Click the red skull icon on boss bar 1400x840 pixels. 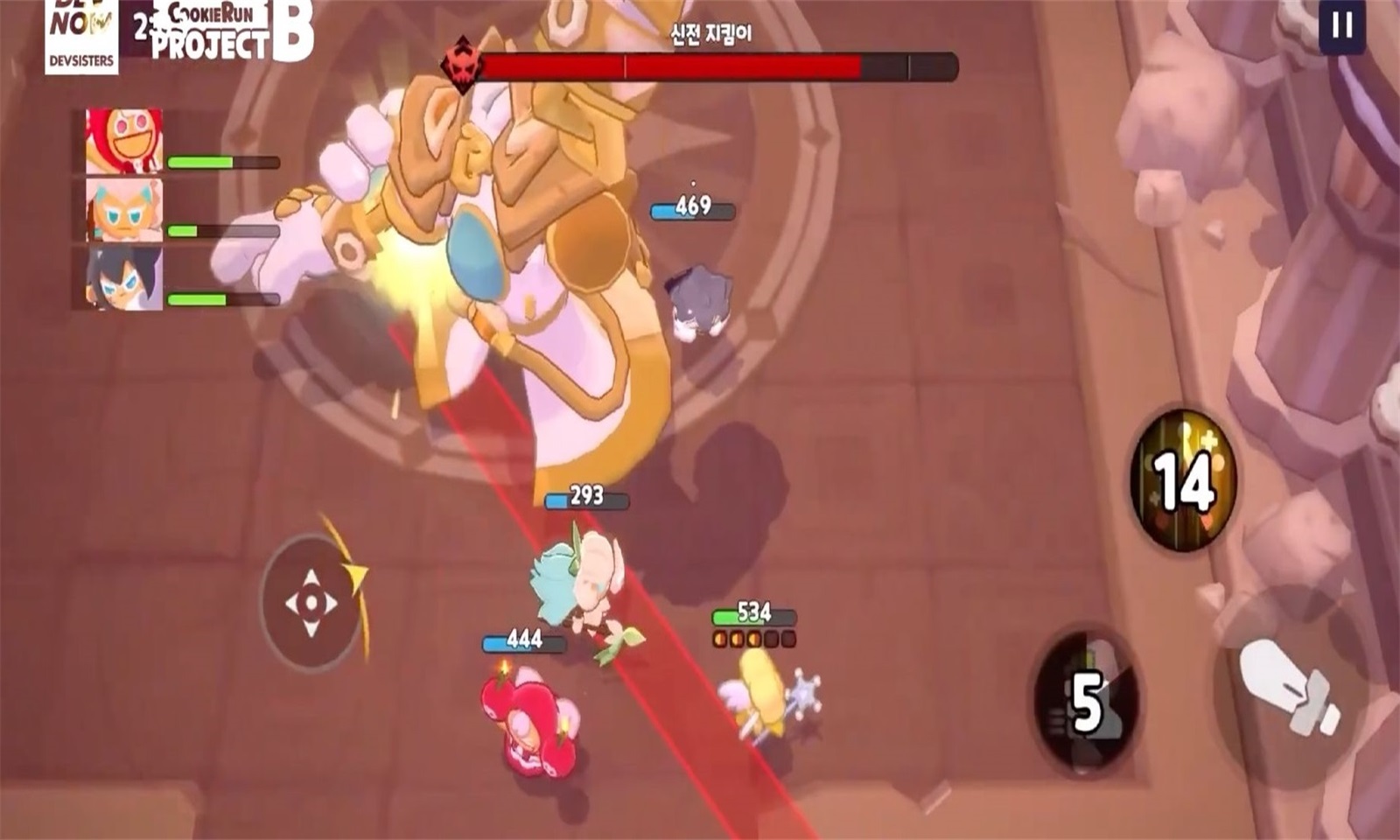(x=463, y=62)
